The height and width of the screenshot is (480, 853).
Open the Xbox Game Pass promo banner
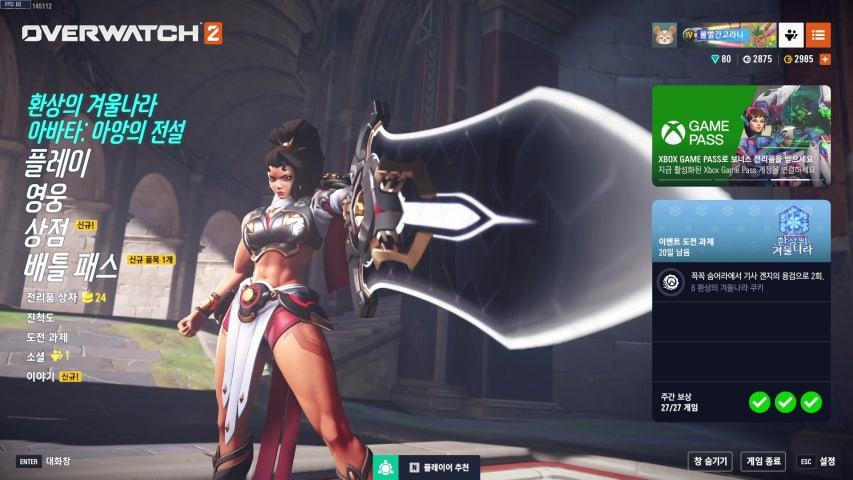pyautogui.click(x=741, y=136)
